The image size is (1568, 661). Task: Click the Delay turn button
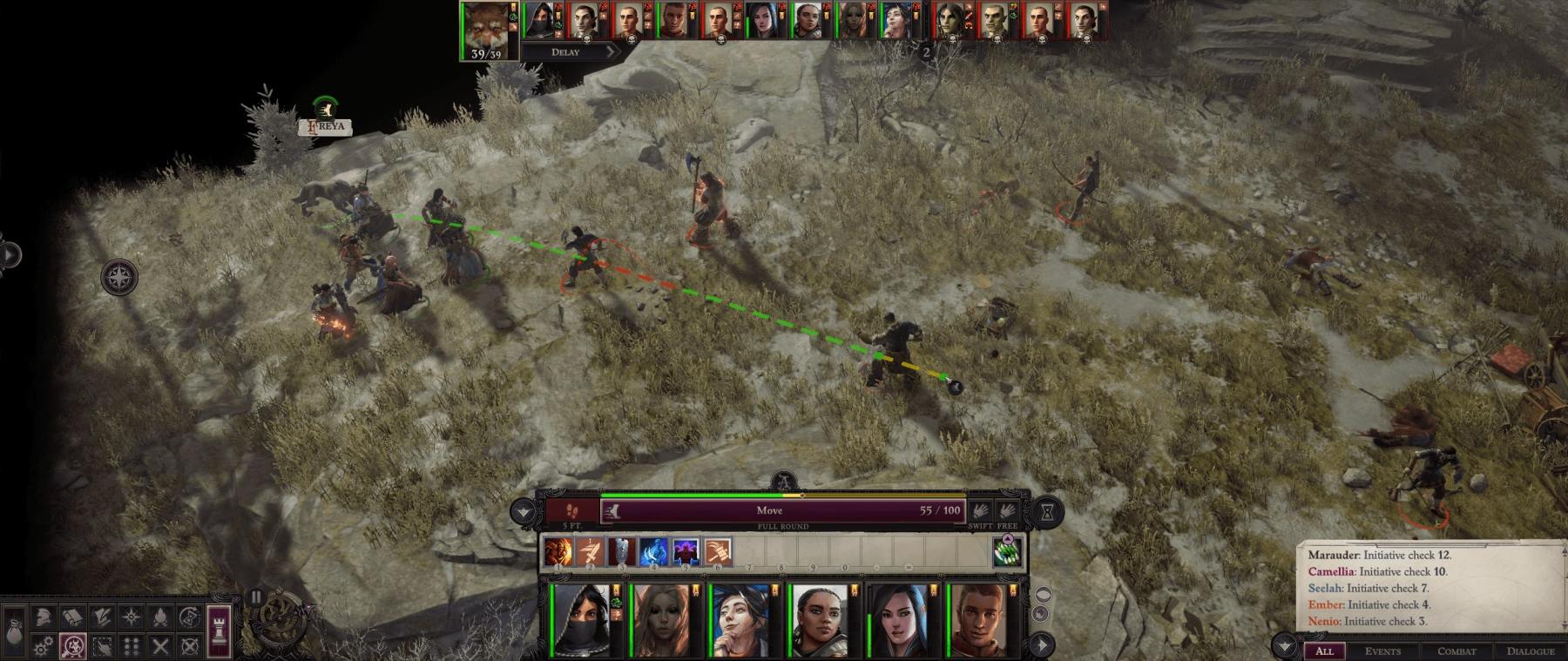(566, 52)
